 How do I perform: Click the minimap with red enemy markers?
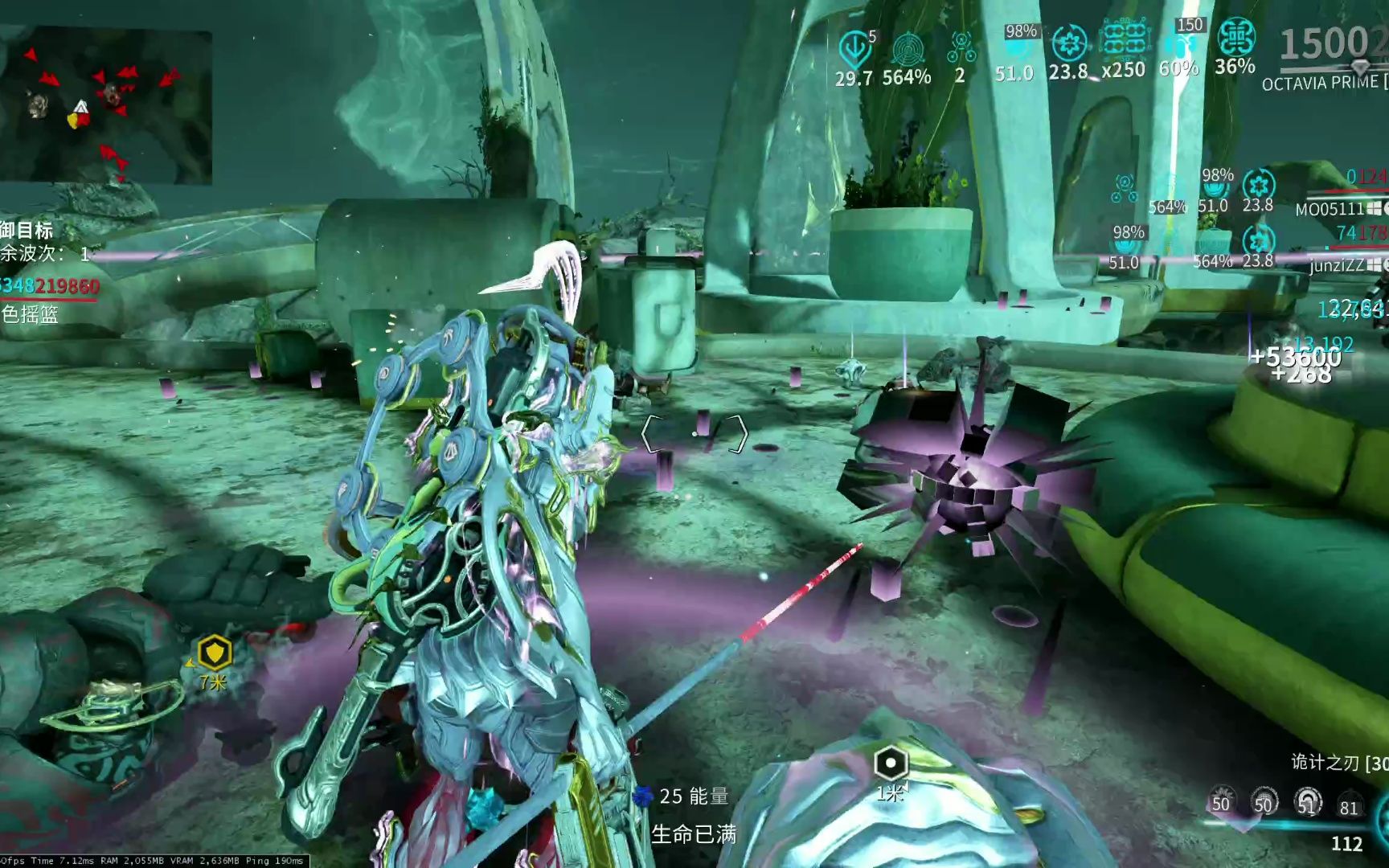coord(106,106)
